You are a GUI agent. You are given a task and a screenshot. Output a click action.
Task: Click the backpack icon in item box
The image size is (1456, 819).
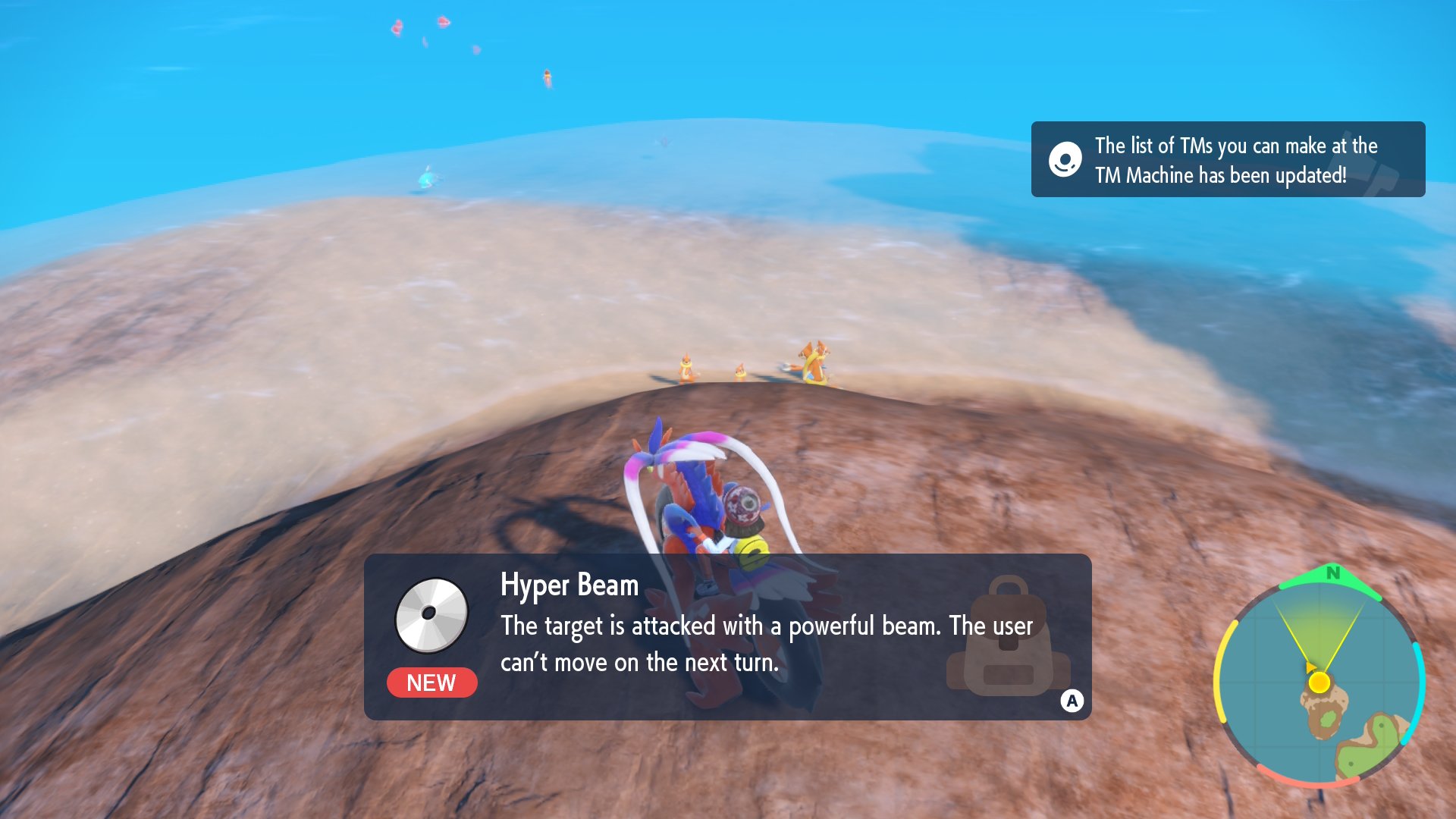point(1007,637)
